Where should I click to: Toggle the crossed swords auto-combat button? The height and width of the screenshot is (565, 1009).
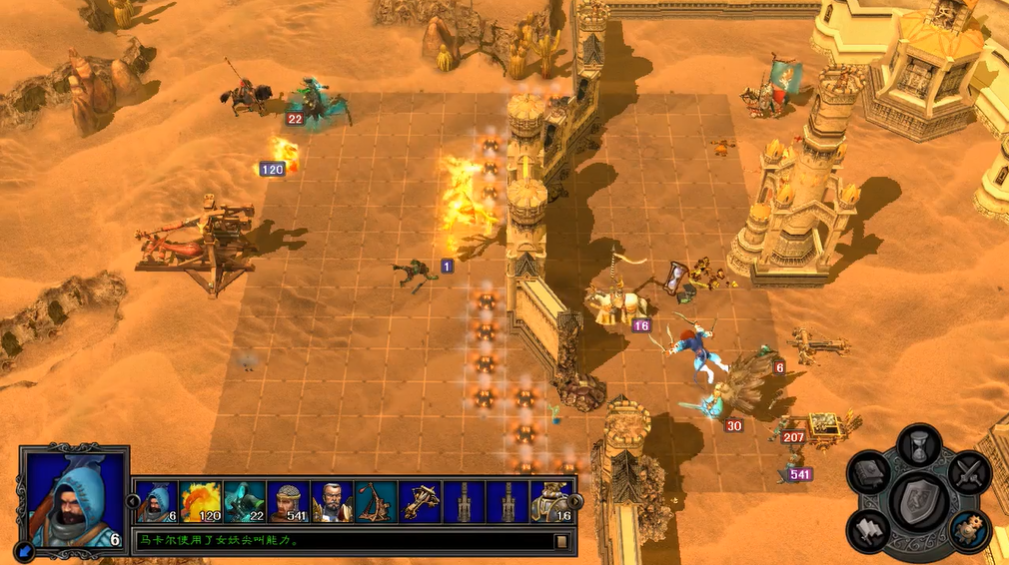point(969,473)
